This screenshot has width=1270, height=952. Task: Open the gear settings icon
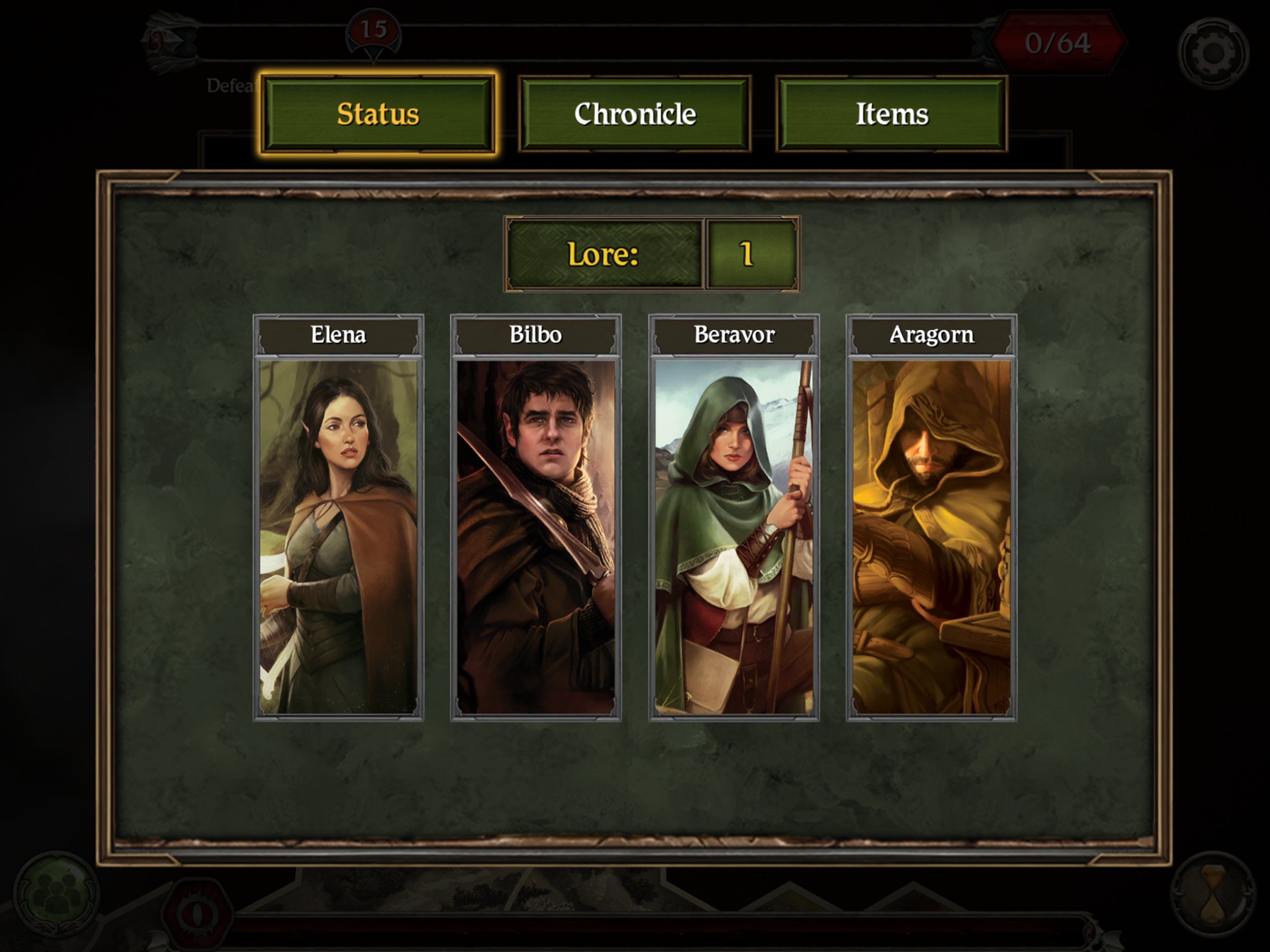pyautogui.click(x=1212, y=53)
